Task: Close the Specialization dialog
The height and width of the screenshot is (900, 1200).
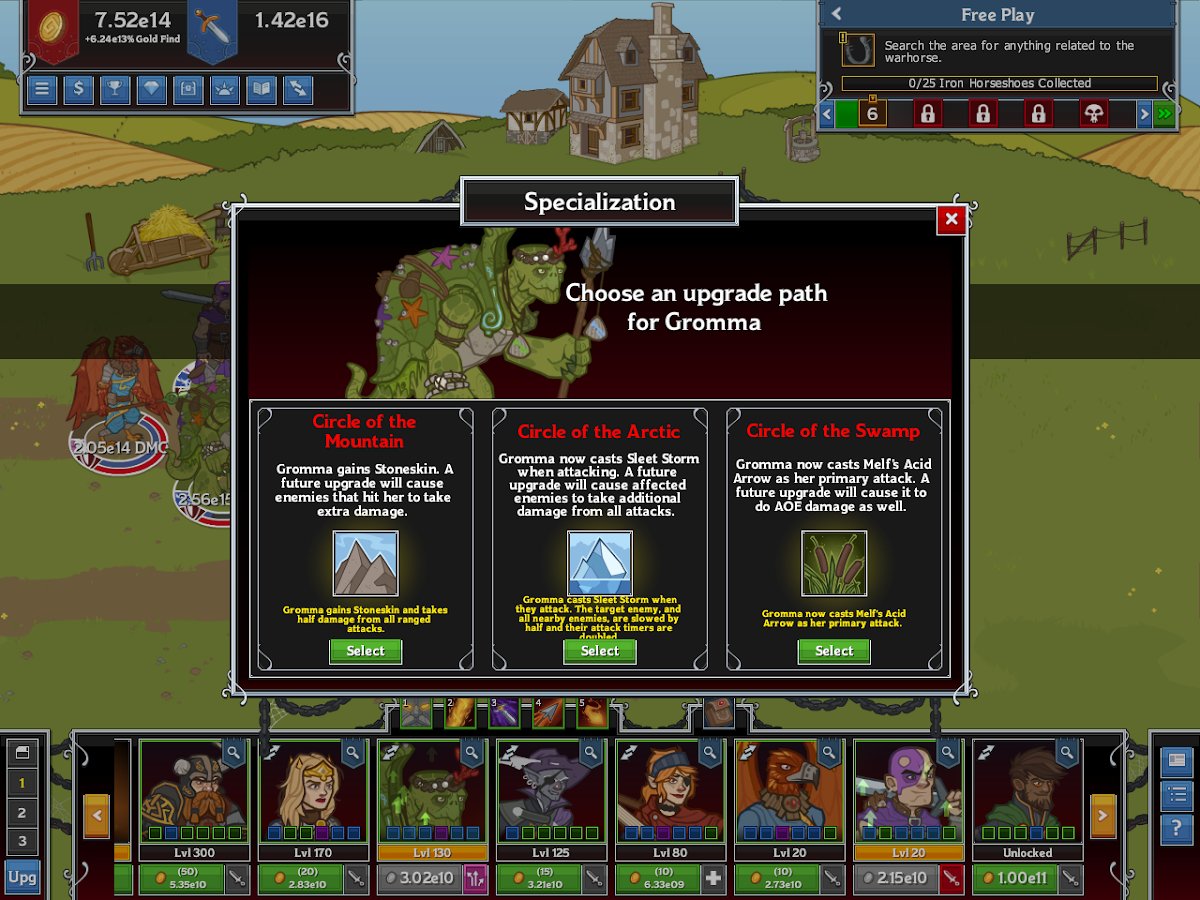Action: point(951,220)
